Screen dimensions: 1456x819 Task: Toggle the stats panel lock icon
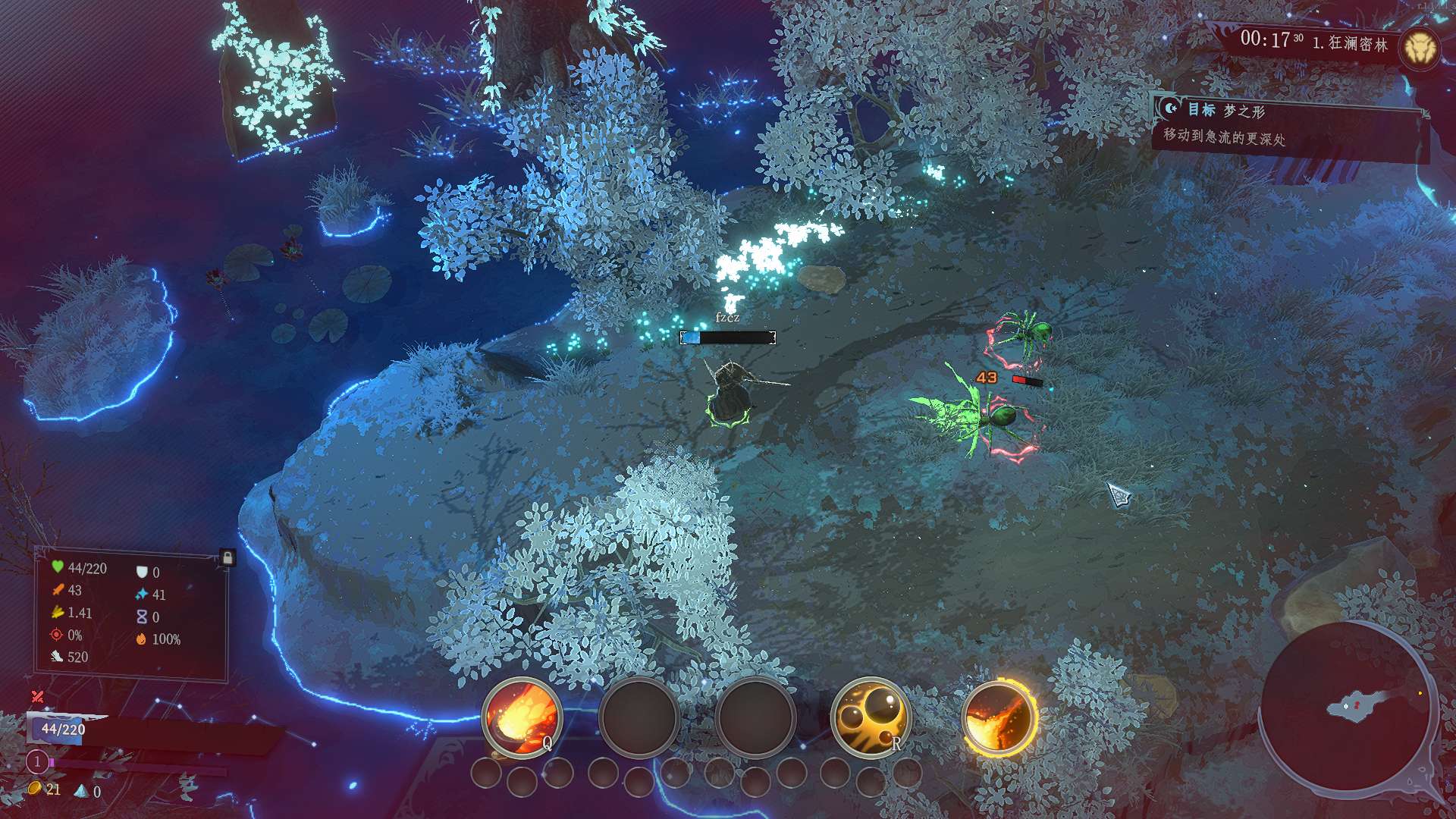[227, 558]
